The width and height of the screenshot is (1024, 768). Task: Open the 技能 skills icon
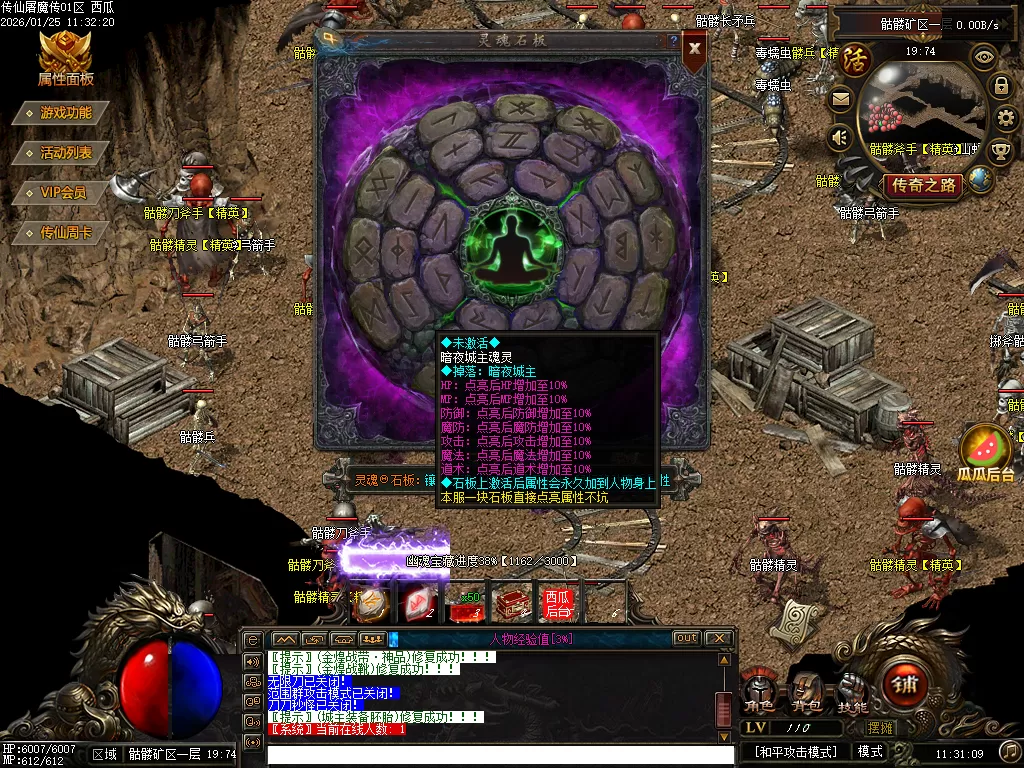pyautogui.click(x=852, y=690)
